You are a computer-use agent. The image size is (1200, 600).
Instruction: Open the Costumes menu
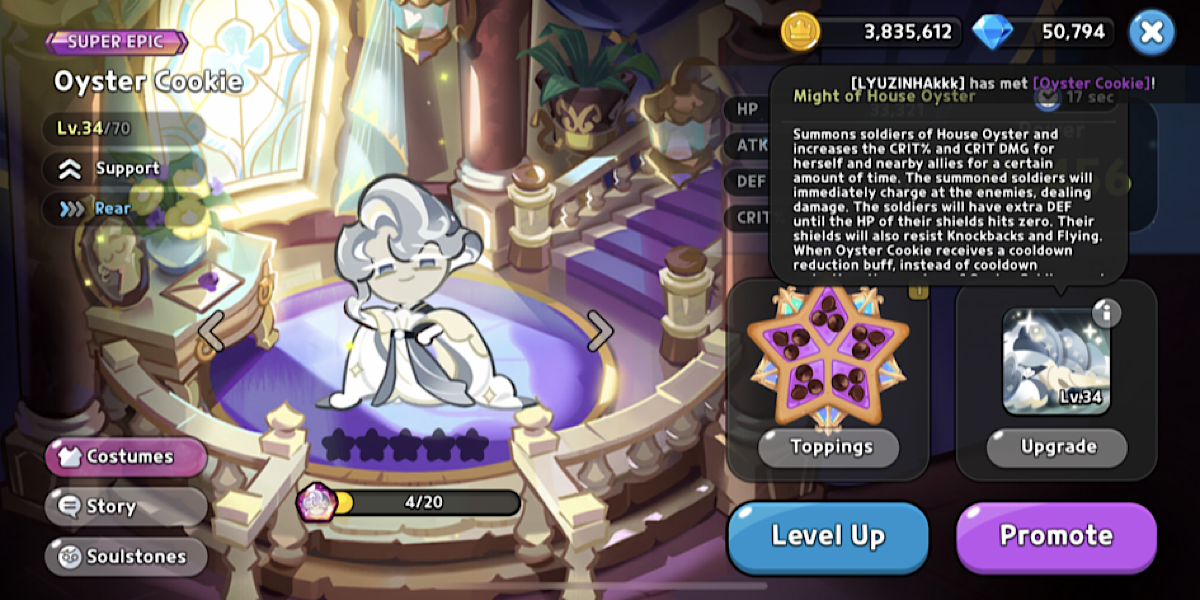[x=126, y=457]
